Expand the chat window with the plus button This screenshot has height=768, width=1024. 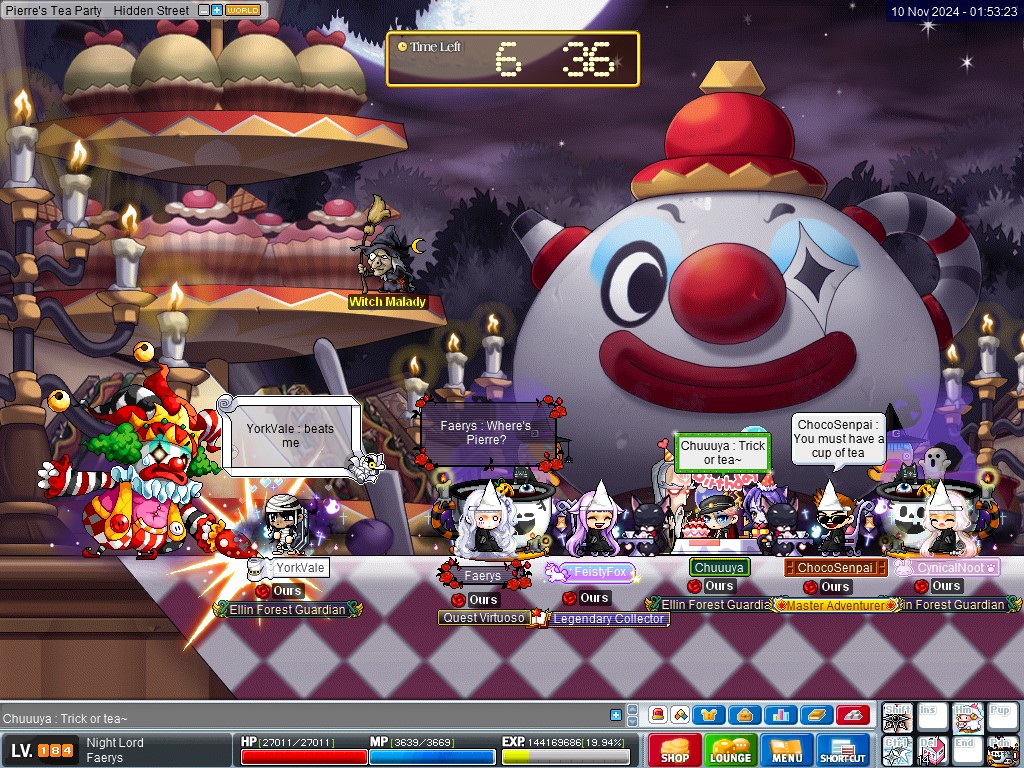tap(616, 715)
